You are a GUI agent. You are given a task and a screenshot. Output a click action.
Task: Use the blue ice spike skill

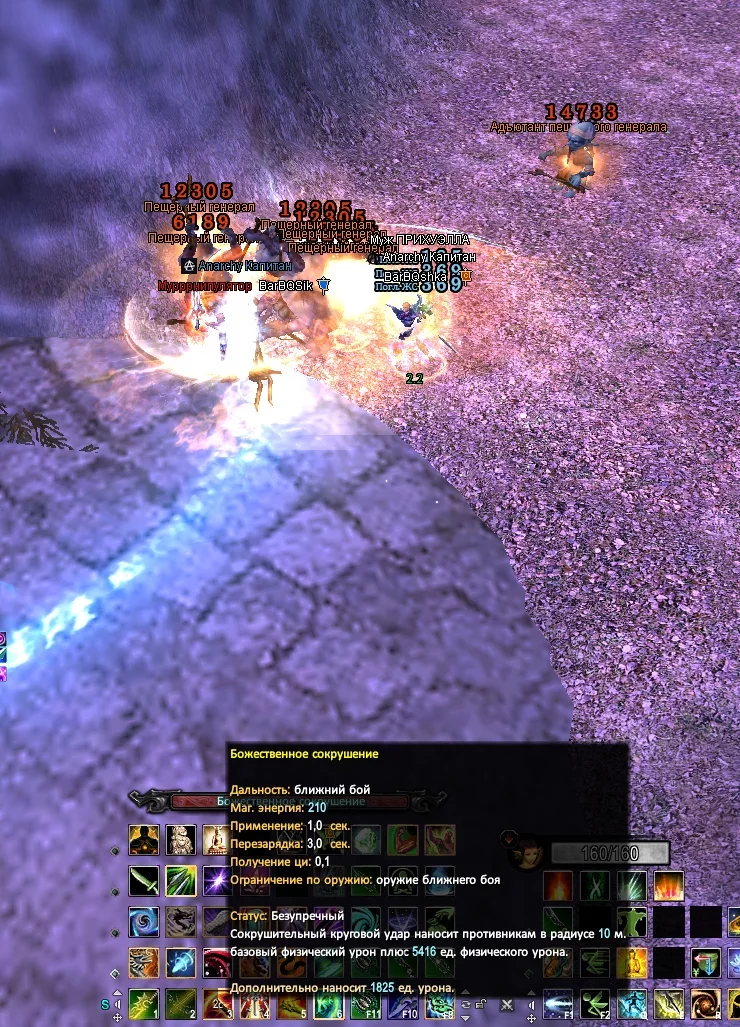180,962
